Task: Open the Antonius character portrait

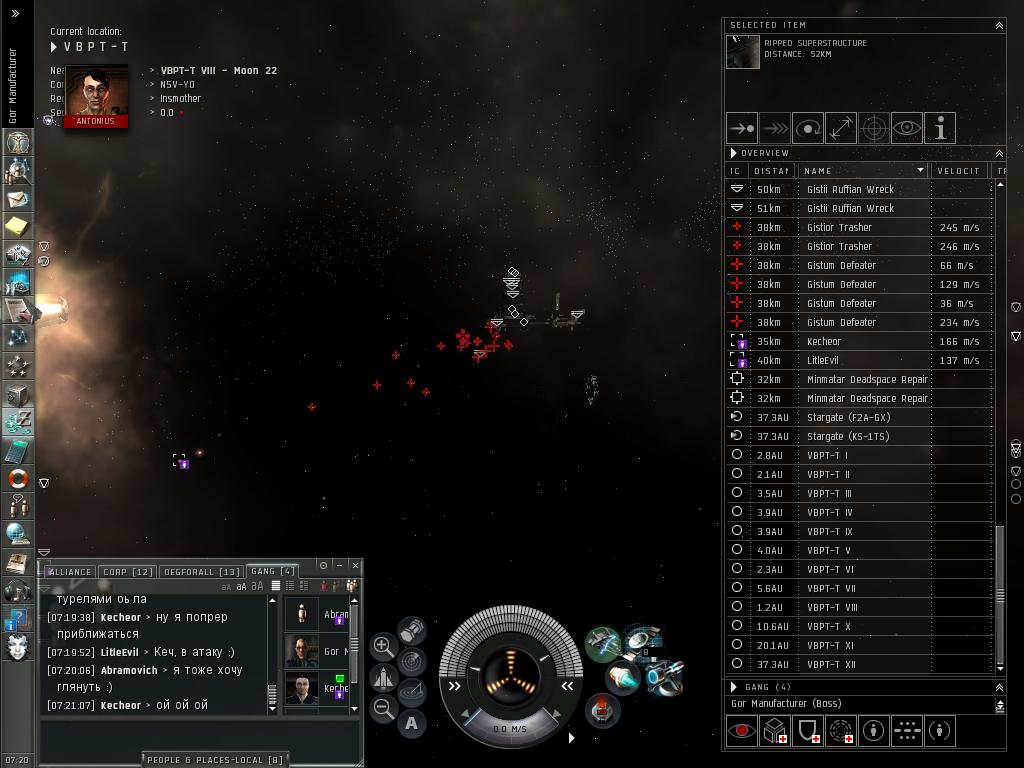Action: pos(96,92)
